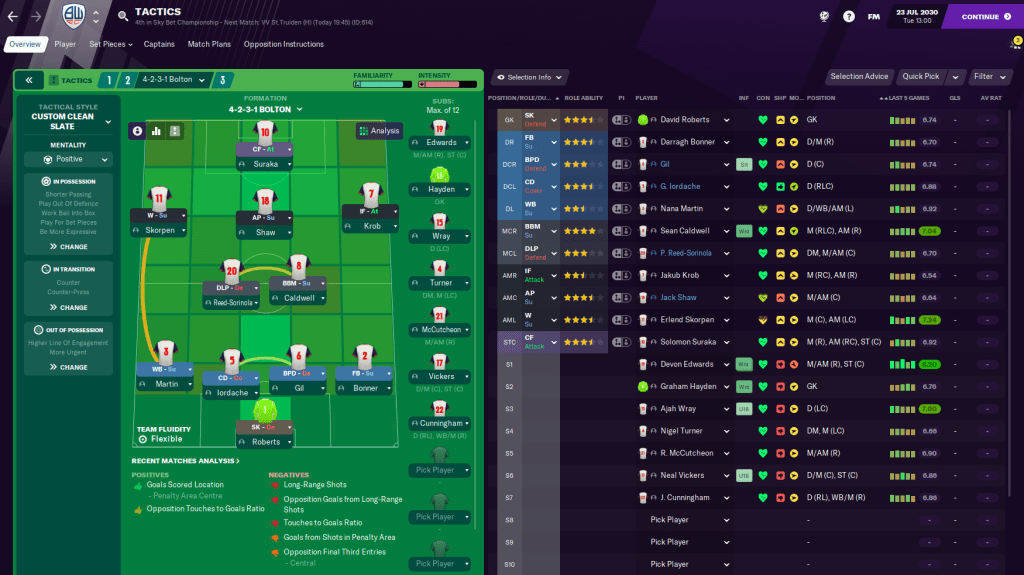The image size is (1024, 575).
Task: Go back with the back arrow
Action: pos(12,16)
